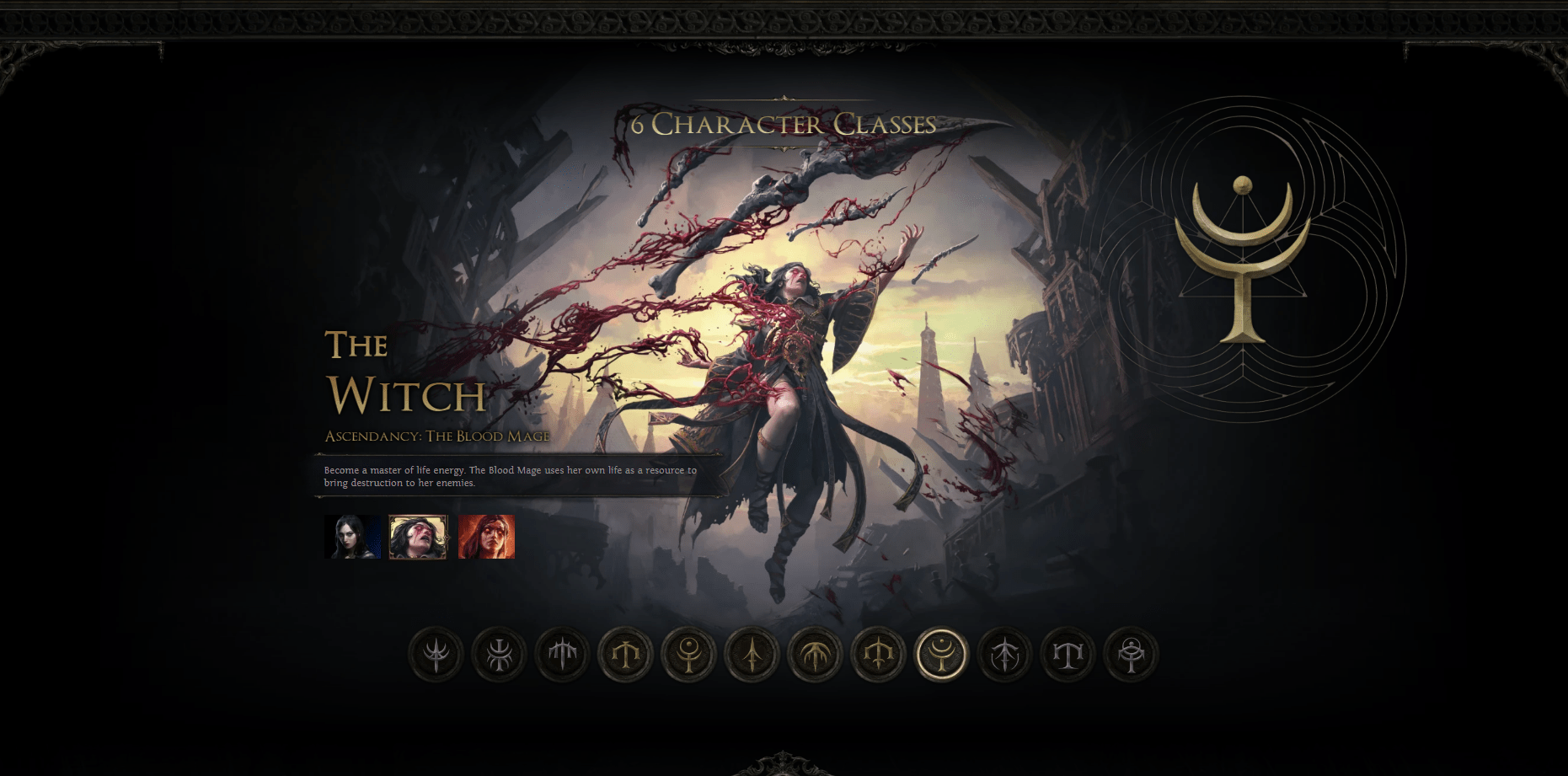
Task: Select the gold curved trident ascendancy icon
Action: 877,654
